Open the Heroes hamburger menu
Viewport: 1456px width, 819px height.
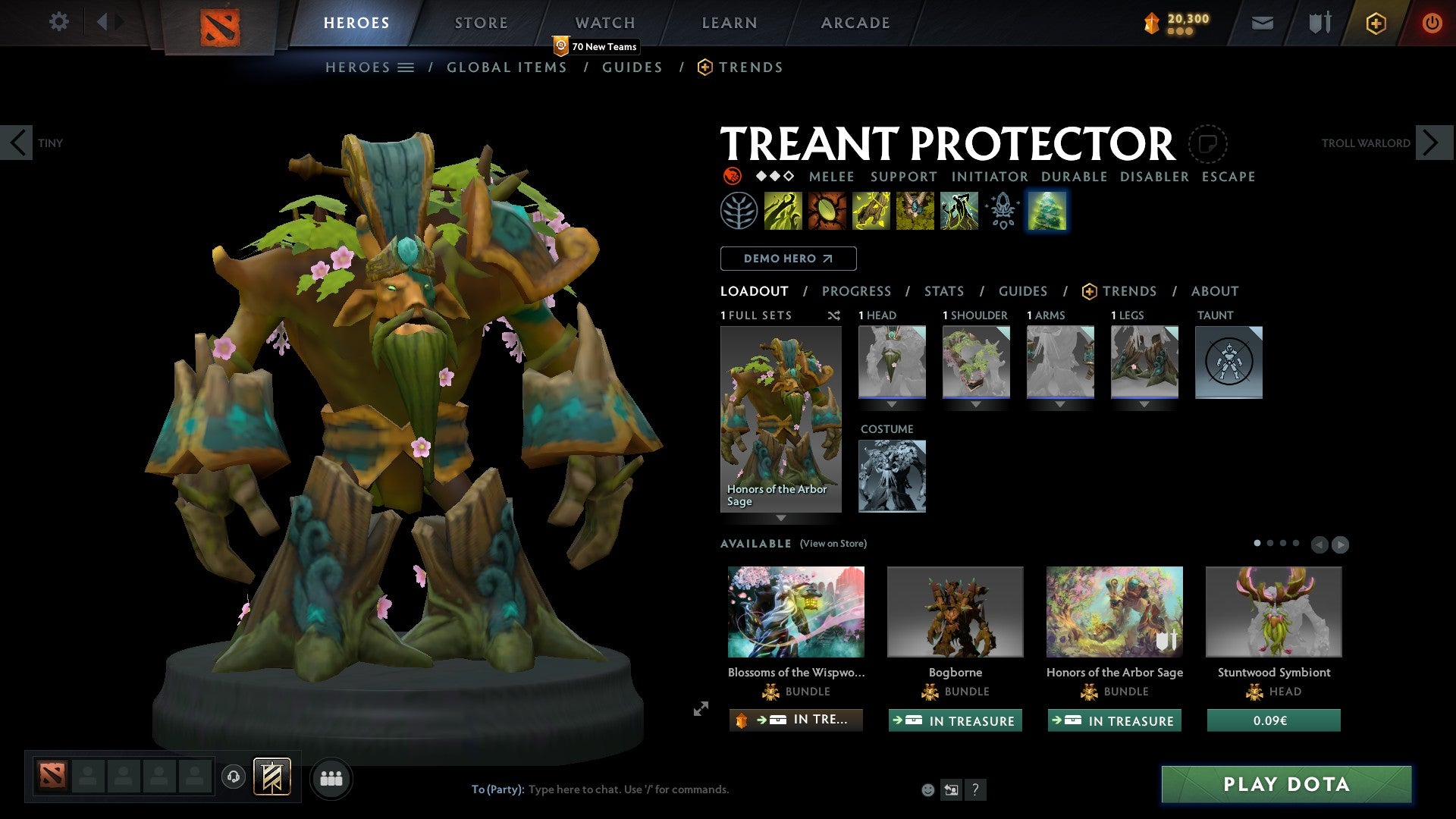pyautogui.click(x=406, y=67)
